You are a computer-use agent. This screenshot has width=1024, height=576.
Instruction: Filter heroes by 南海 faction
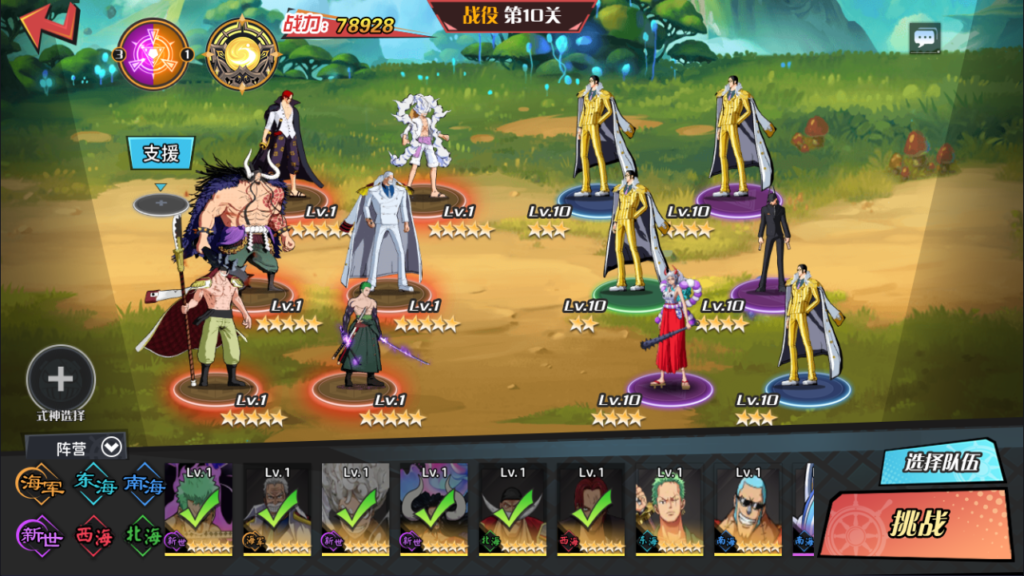[143, 484]
